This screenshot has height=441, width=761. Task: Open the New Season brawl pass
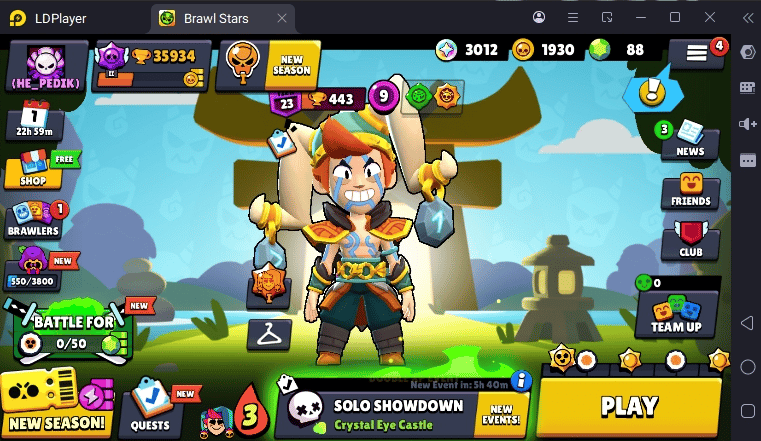(x=55, y=408)
